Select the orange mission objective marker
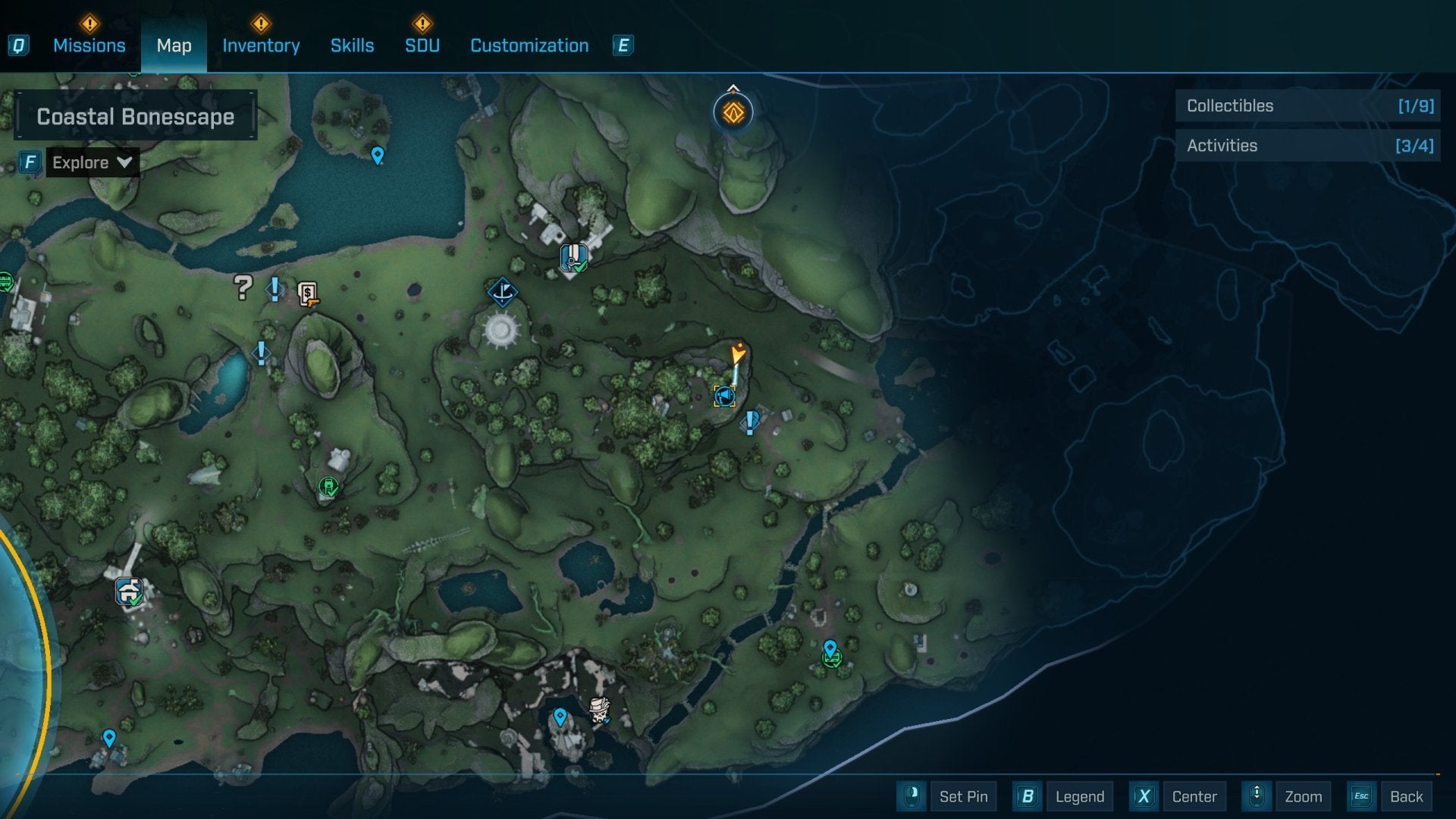The width and height of the screenshot is (1456, 819). click(733, 113)
